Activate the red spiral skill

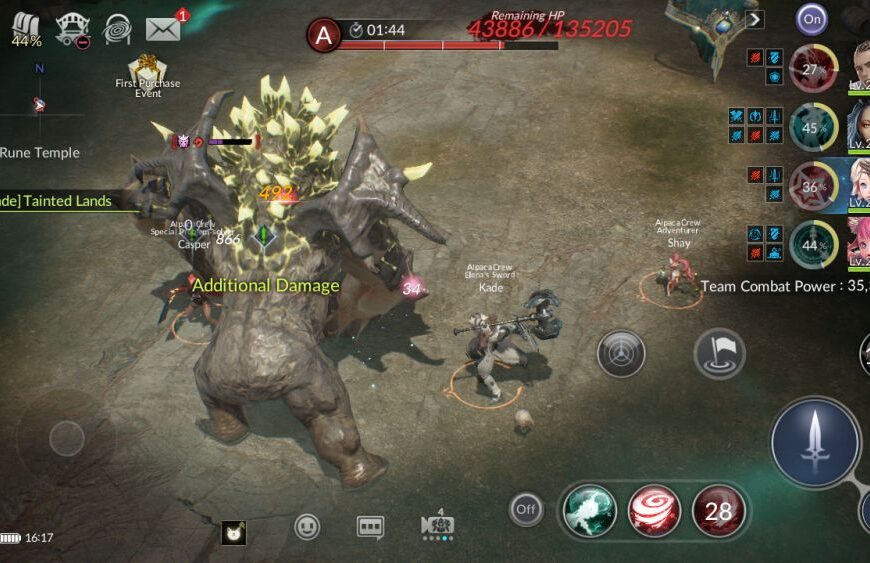(x=654, y=510)
